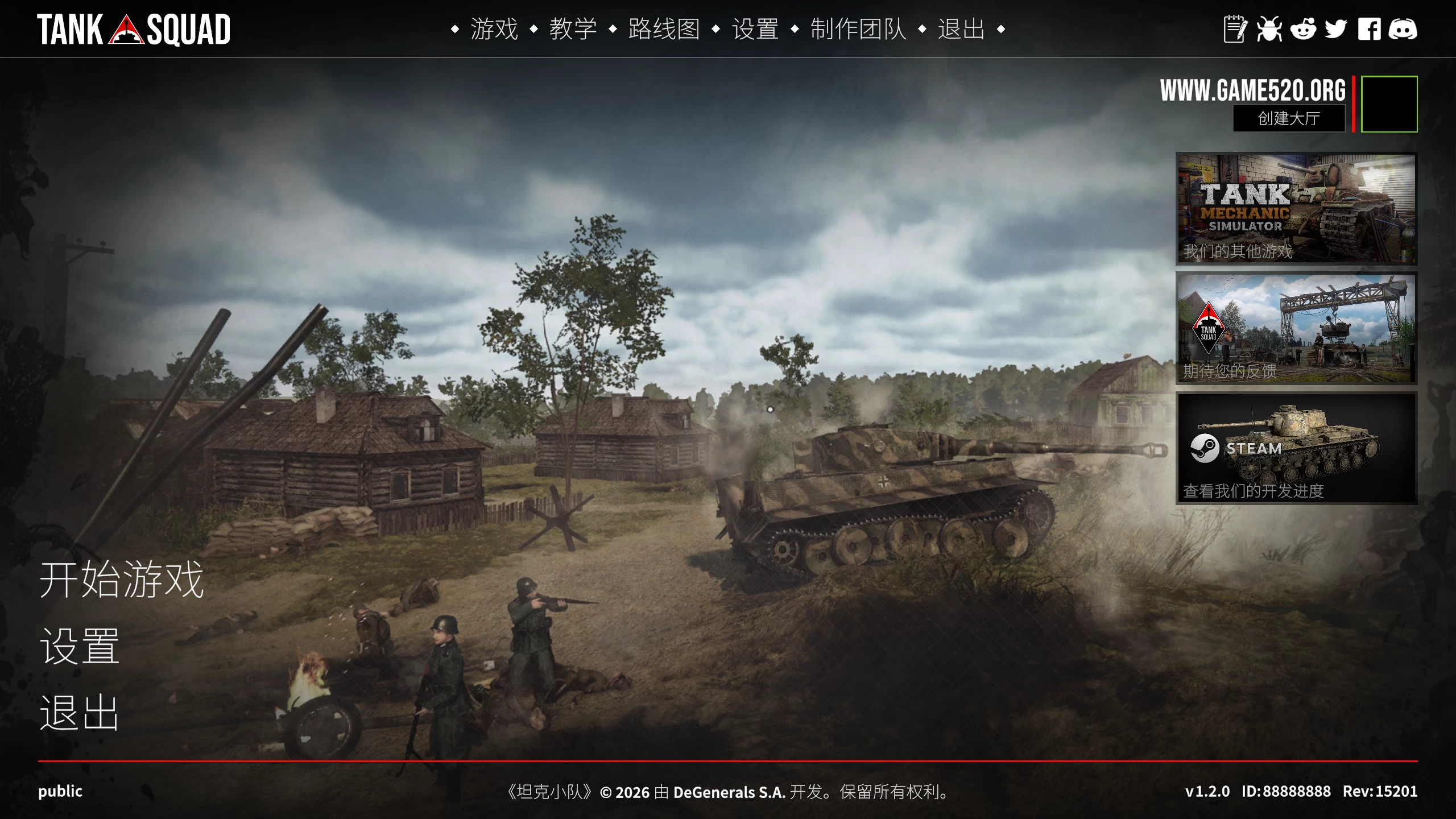
Task: Click the Tank Squad logo top-left
Action: tap(135, 30)
